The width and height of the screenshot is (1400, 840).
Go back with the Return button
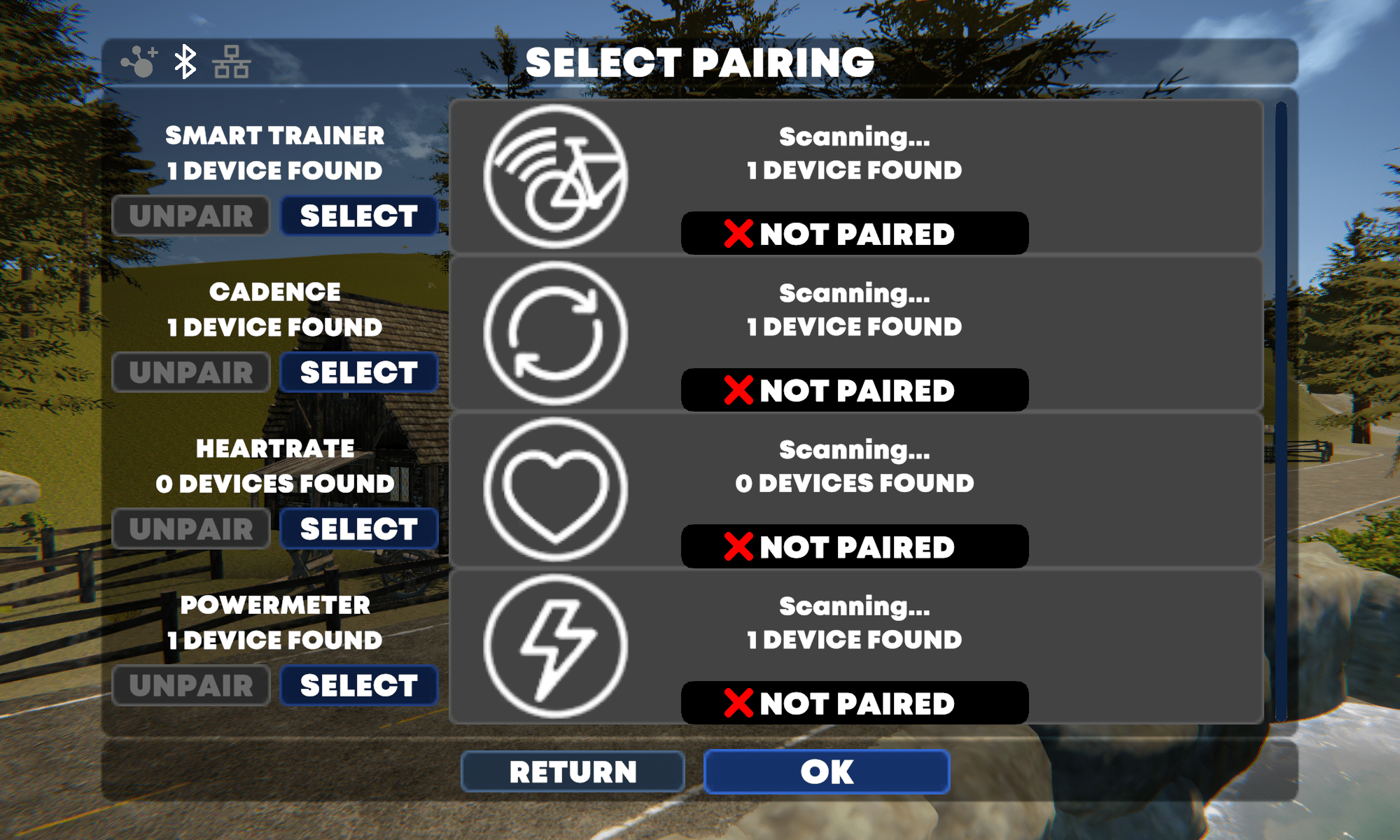(573, 771)
